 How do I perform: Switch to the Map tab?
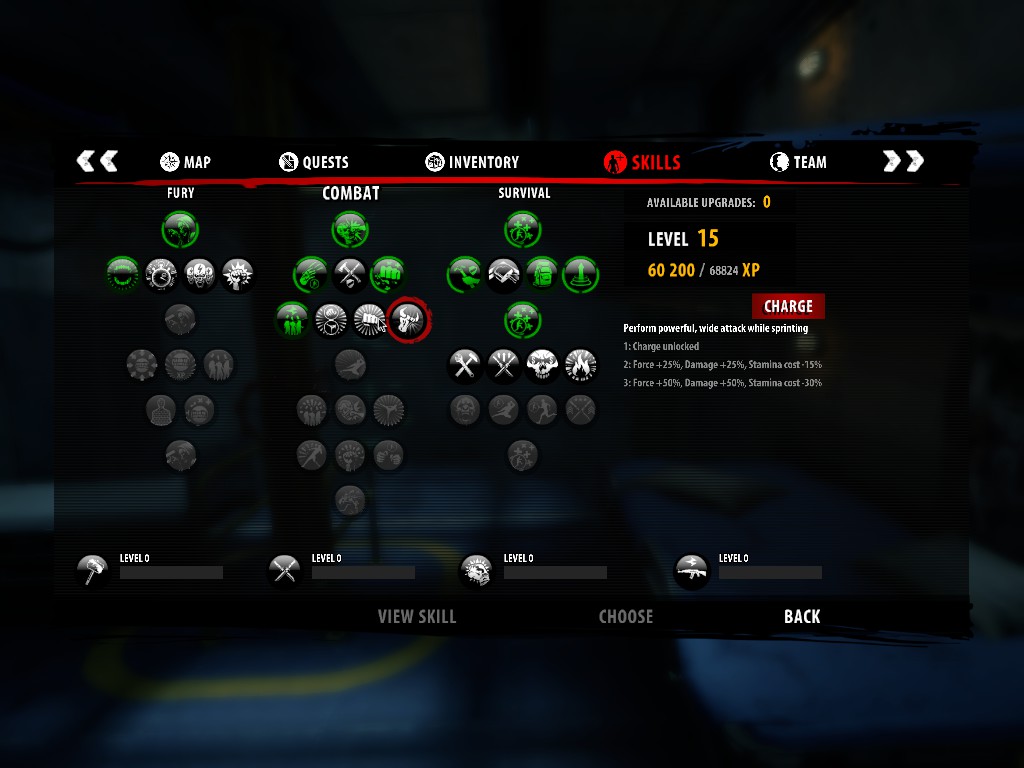pyautogui.click(x=185, y=162)
